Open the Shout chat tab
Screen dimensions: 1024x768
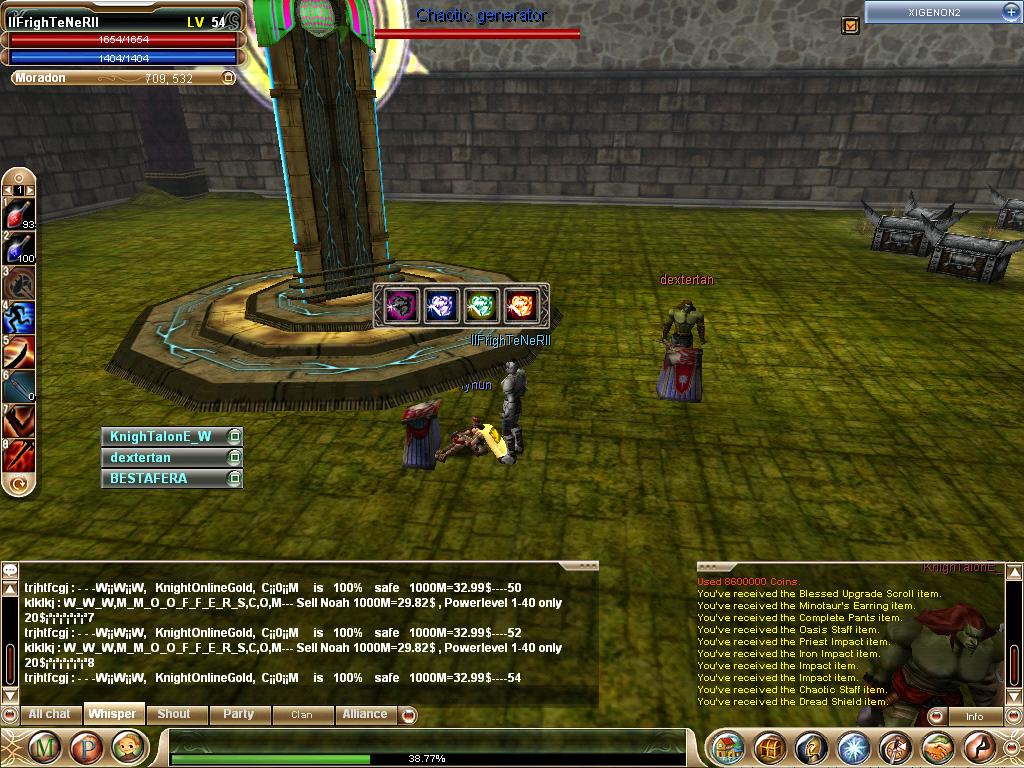[x=174, y=714]
